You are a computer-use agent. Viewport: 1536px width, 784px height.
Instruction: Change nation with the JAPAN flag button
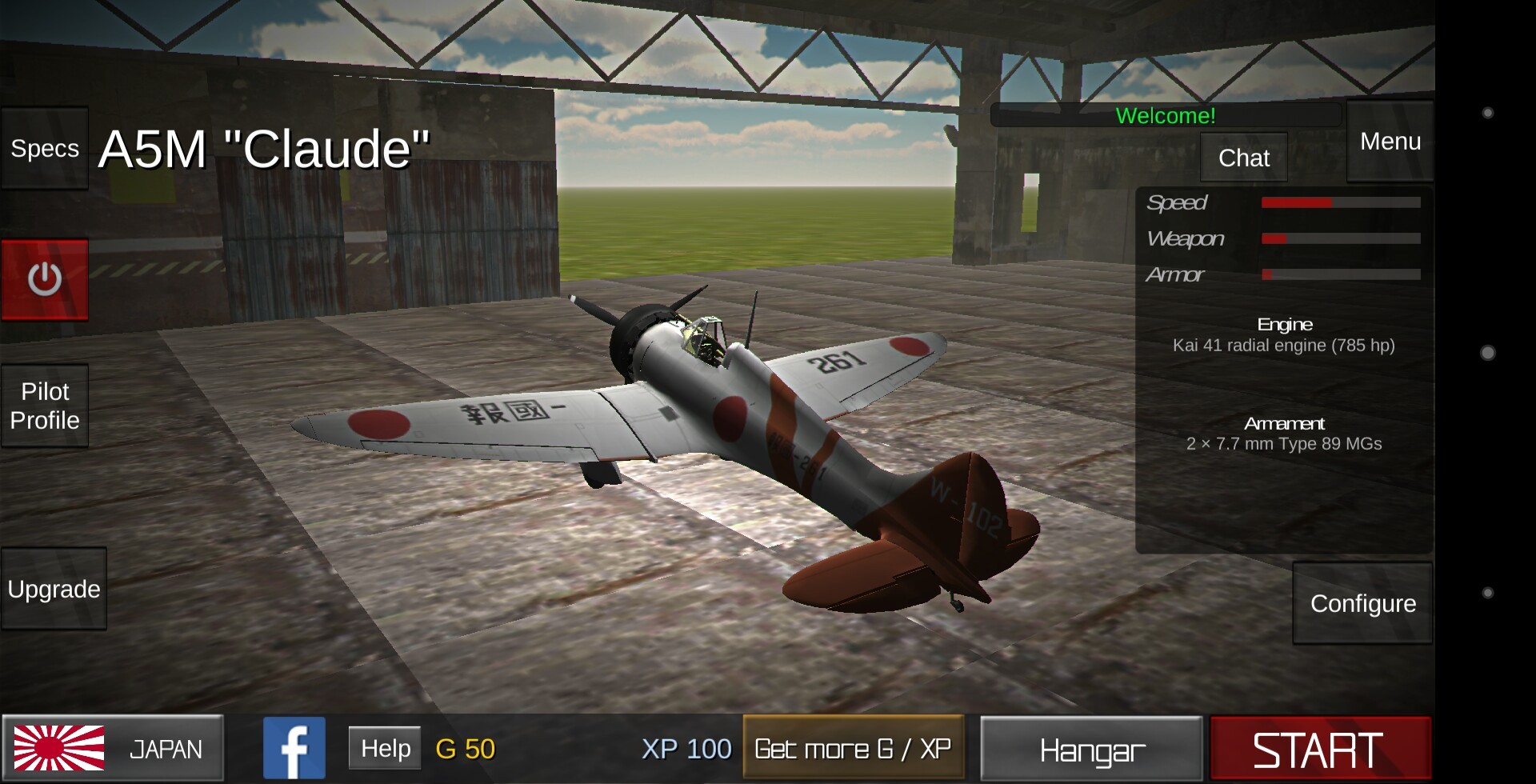click(x=113, y=748)
